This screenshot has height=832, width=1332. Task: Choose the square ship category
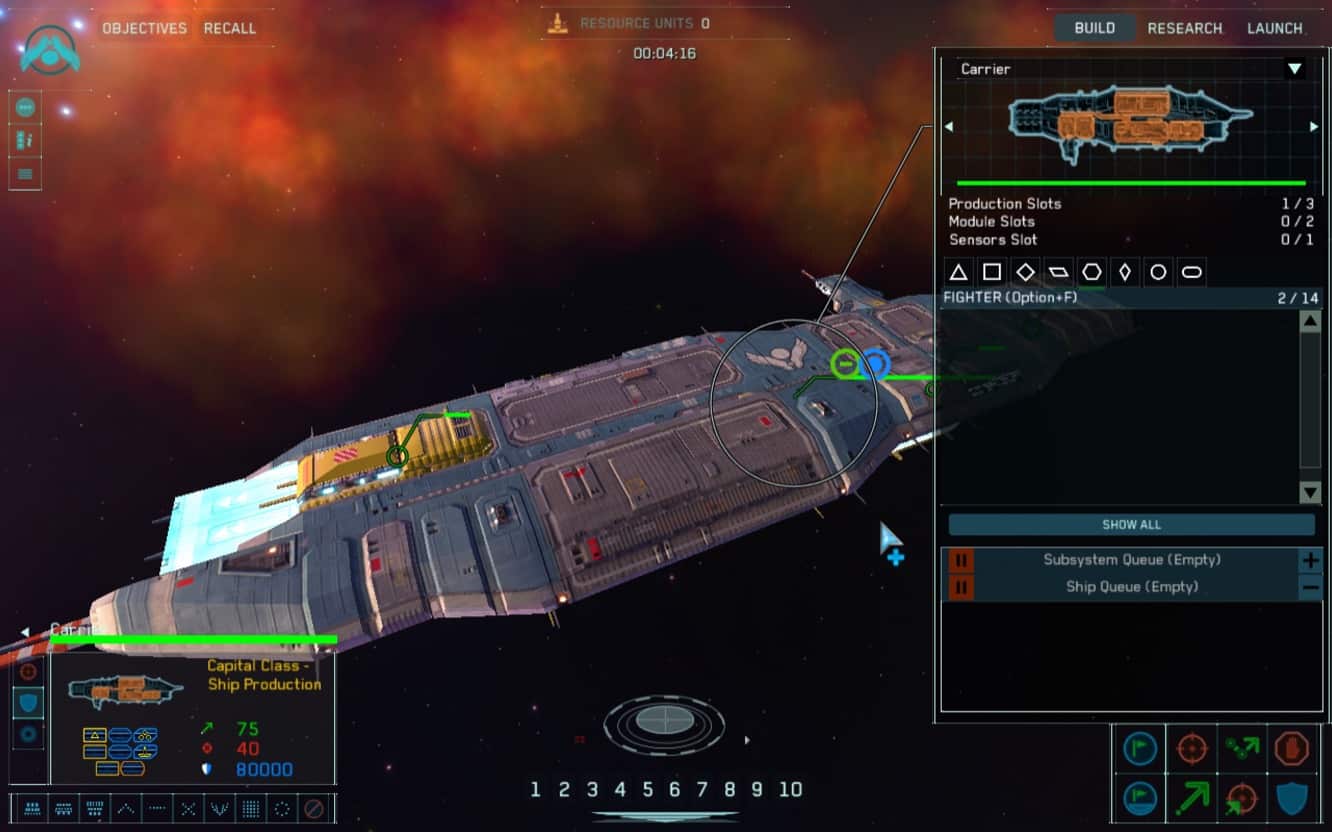coord(992,272)
